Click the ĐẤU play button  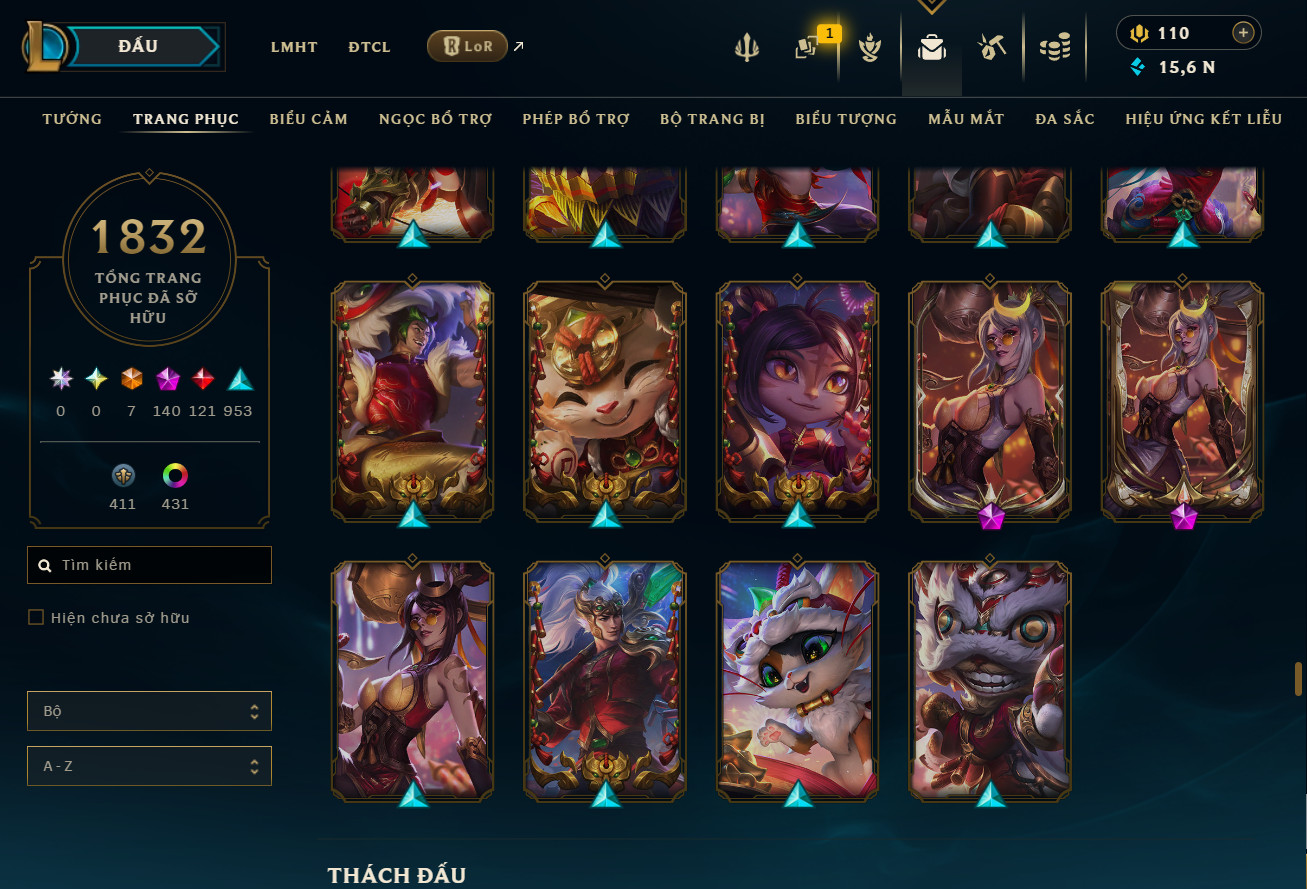(x=138, y=46)
